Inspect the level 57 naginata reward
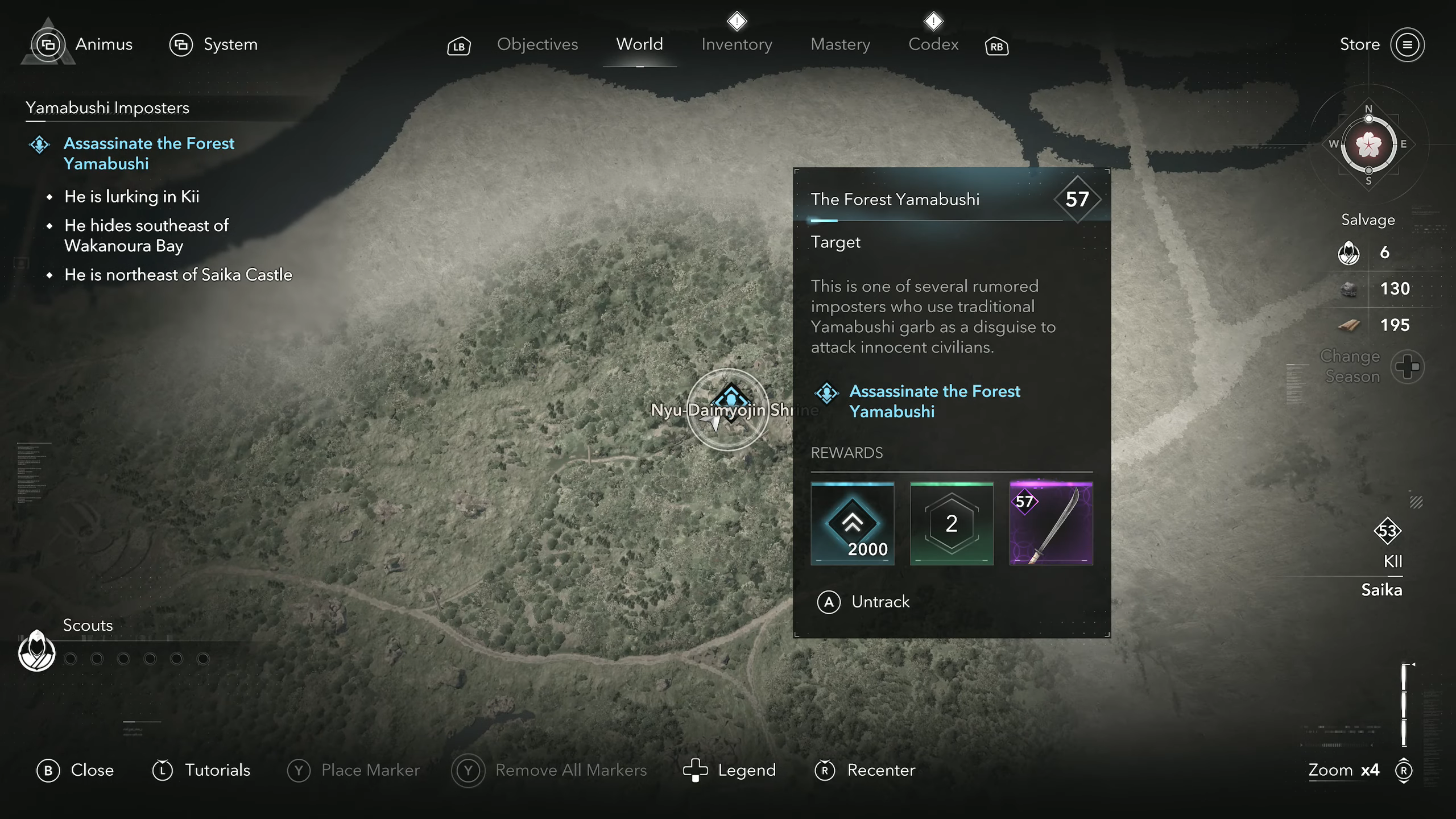 click(1050, 523)
